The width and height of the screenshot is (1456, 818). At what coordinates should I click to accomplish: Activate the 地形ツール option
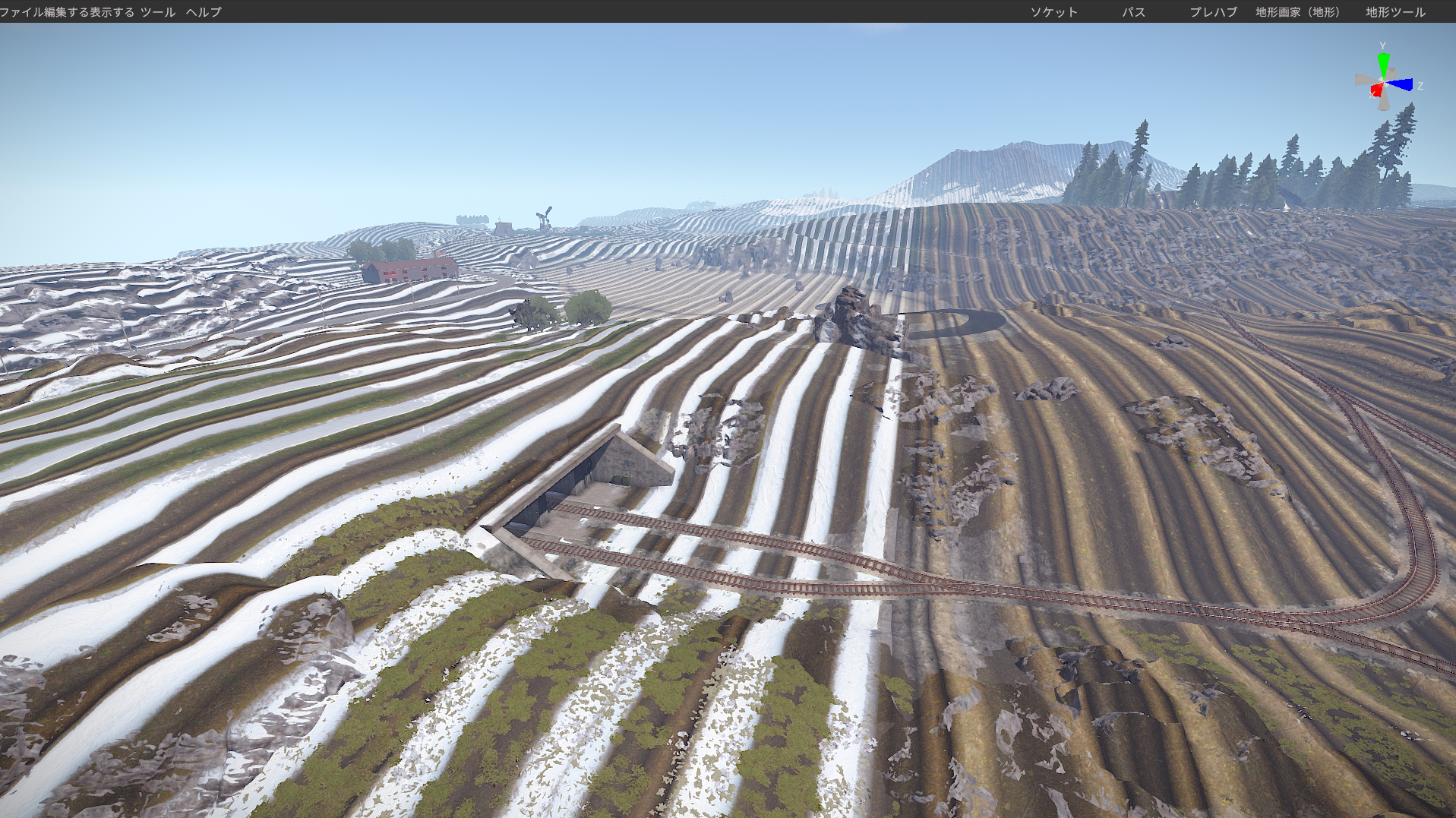(x=1395, y=12)
